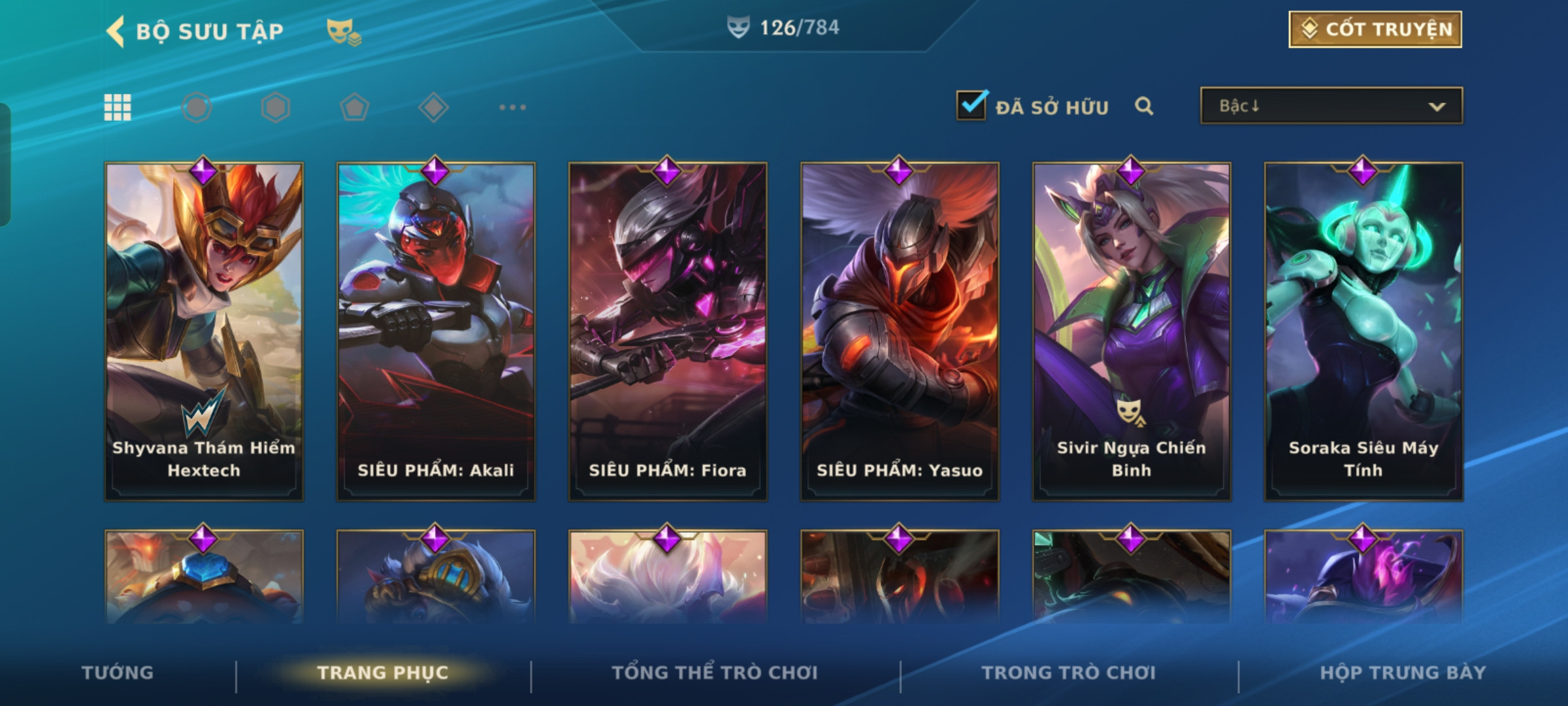
Task: Switch to the Tướng tab
Action: pyautogui.click(x=118, y=673)
